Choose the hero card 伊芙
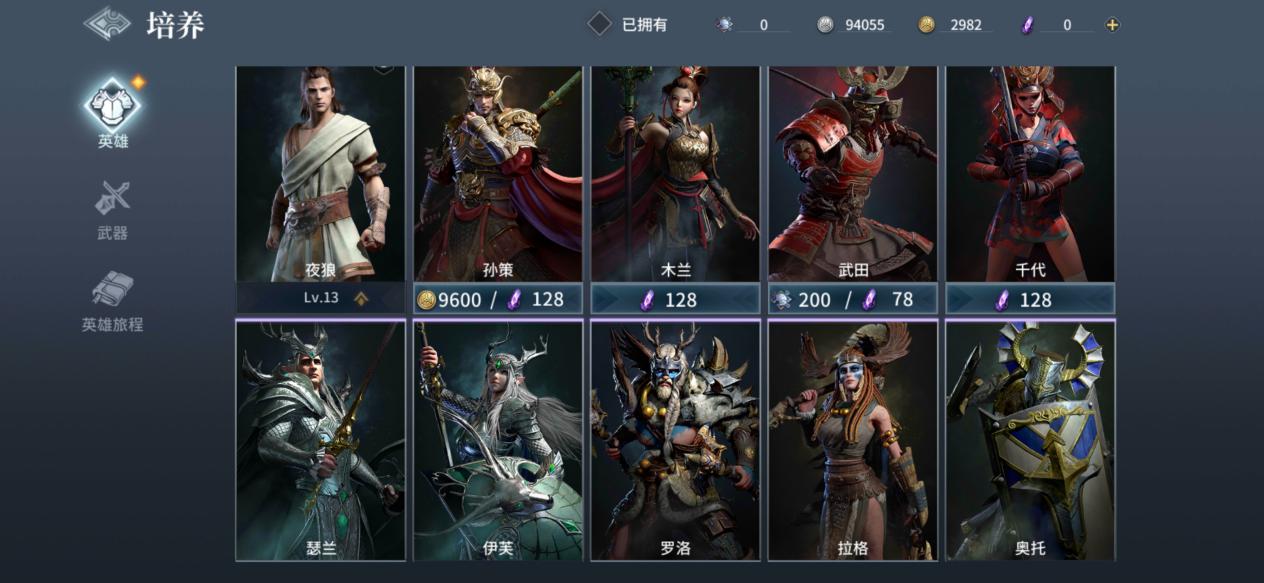The height and width of the screenshot is (583, 1264). (498, 440)
